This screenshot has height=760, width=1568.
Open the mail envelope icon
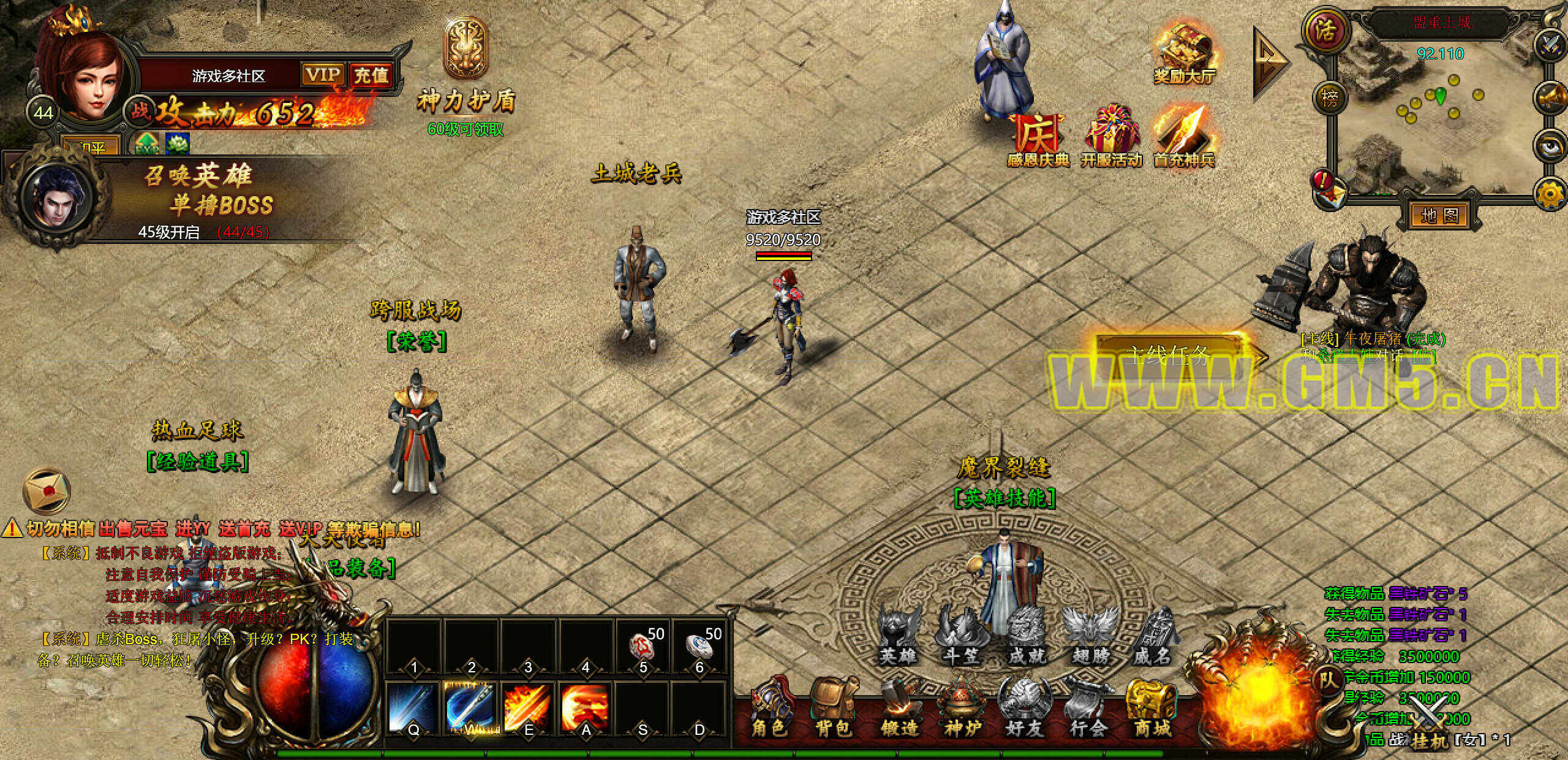click(47, 490)
